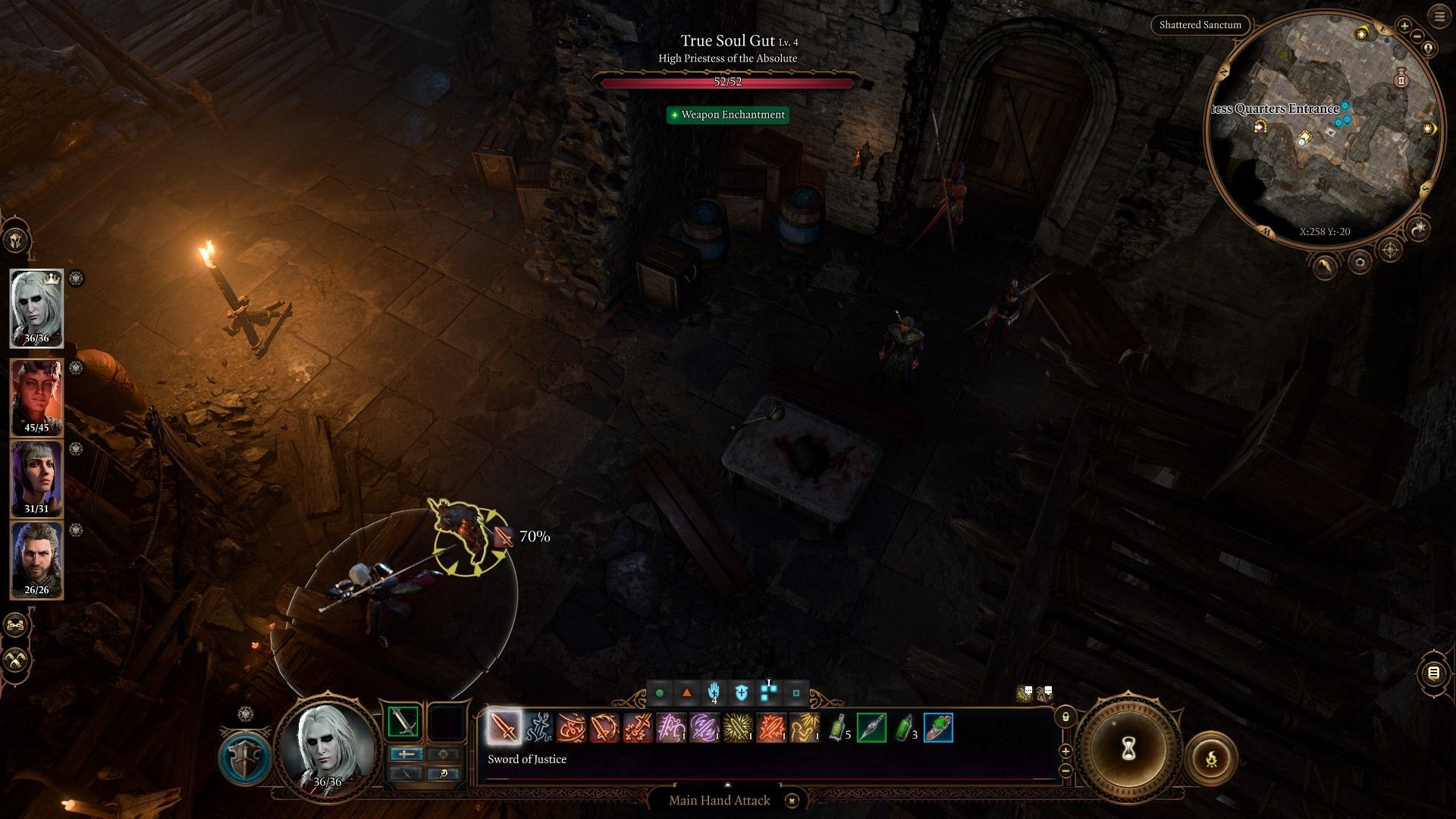Cancel the Main Hand Attack action
This screenshot has height=819, width=1456.
792,801
